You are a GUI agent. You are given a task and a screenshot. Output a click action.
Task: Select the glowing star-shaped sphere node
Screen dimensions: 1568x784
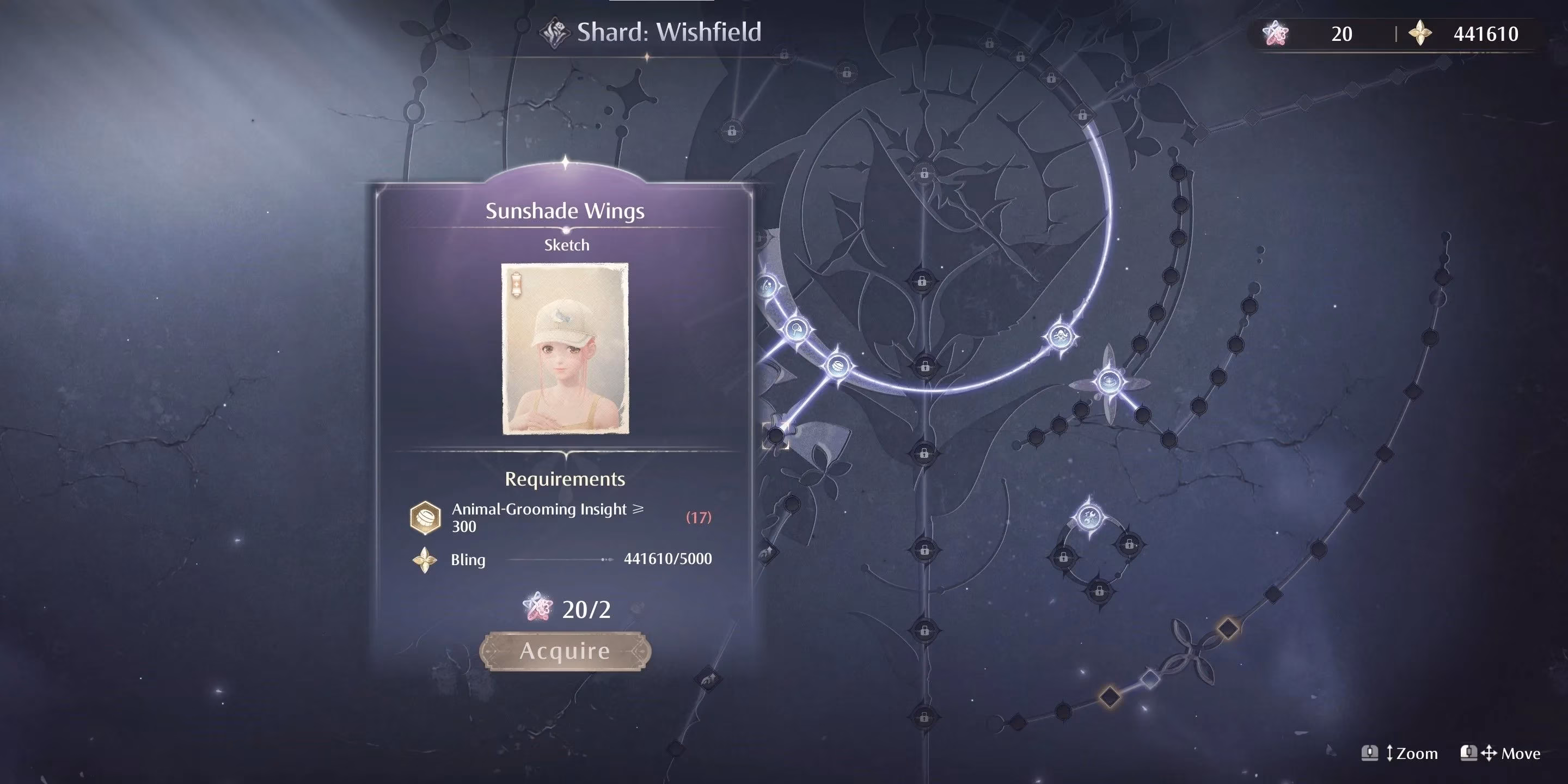pos(1110,382)
